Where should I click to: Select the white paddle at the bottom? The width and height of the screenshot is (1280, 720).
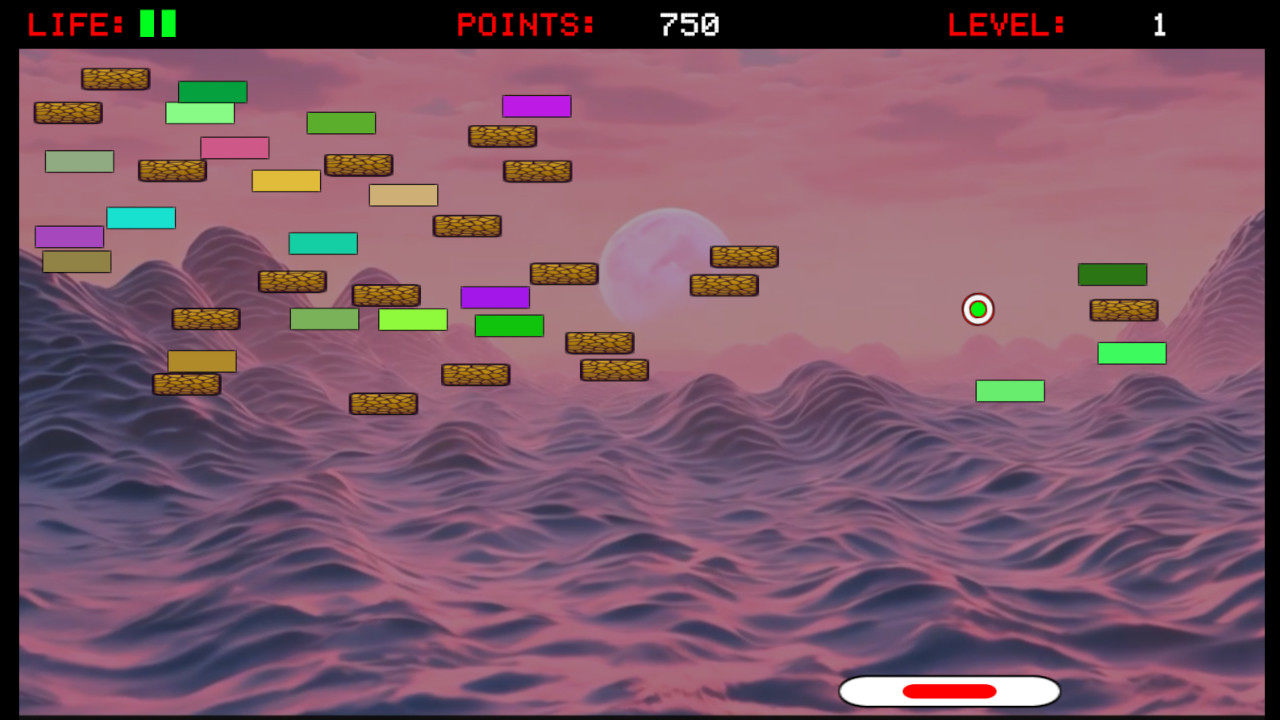[x=880, y=690]
